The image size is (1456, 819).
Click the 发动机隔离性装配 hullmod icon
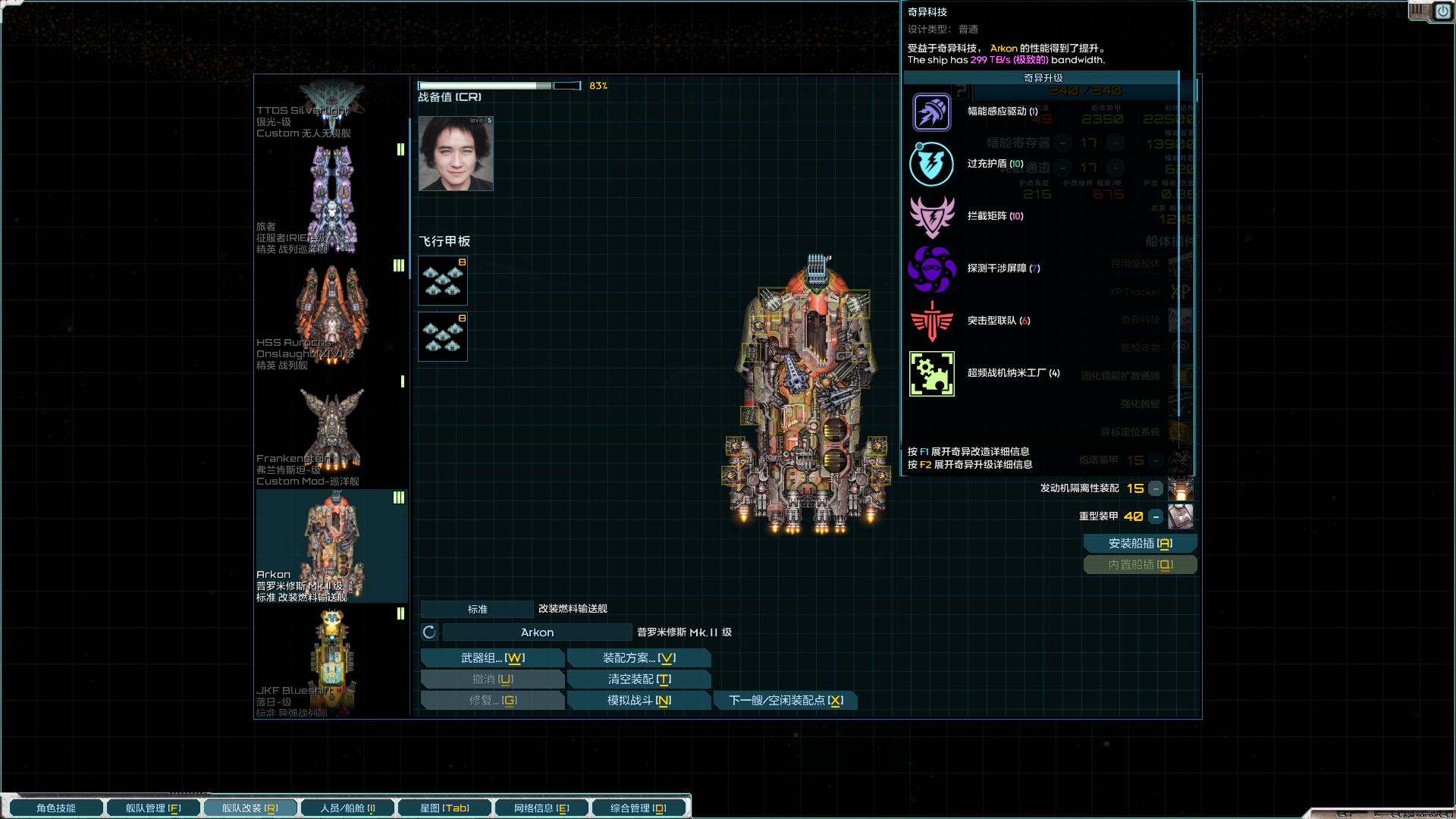click(x=1181, y=489)
